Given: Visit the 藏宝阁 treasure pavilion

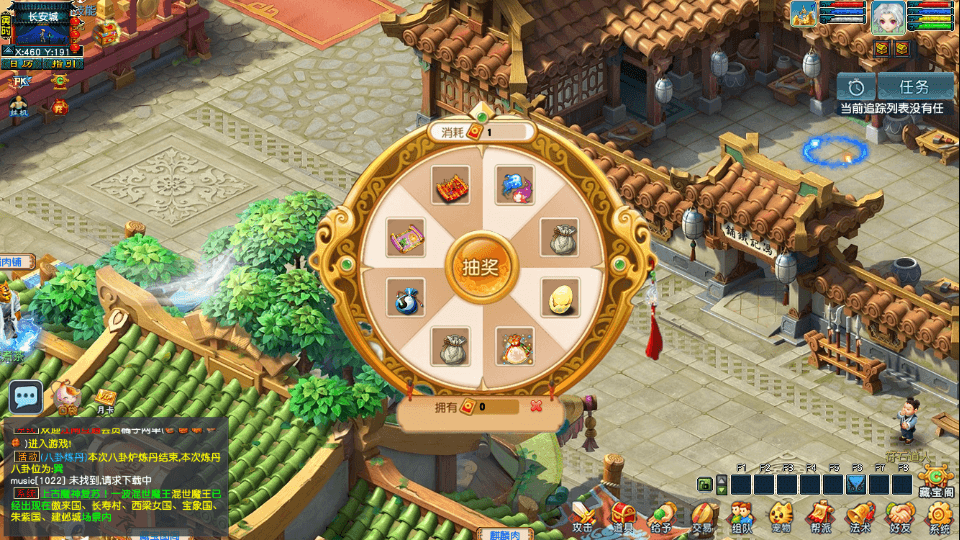Looking at the screenshot, I should click(x=935, y=485).
